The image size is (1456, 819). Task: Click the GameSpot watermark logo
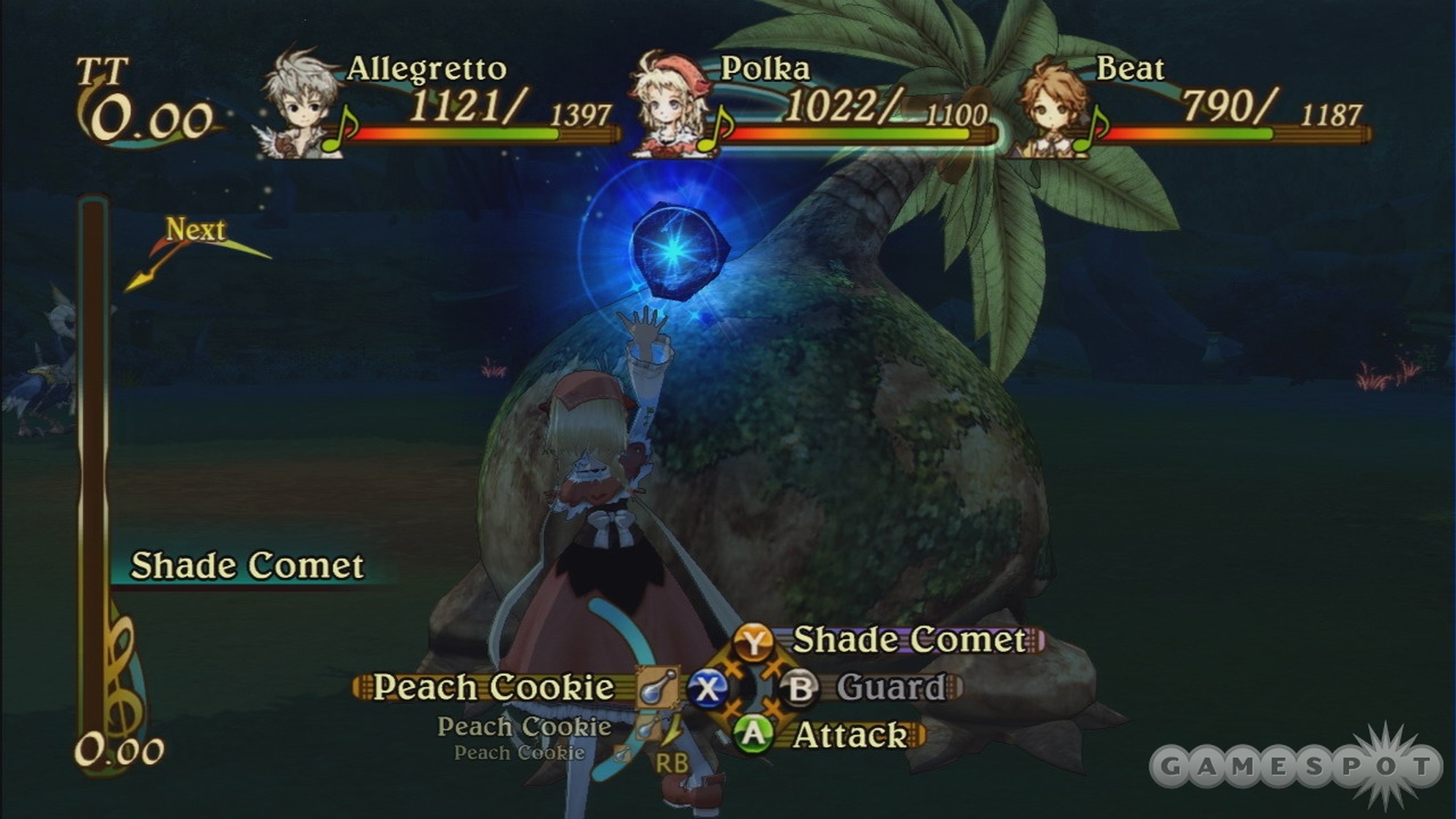[1296, 766]
